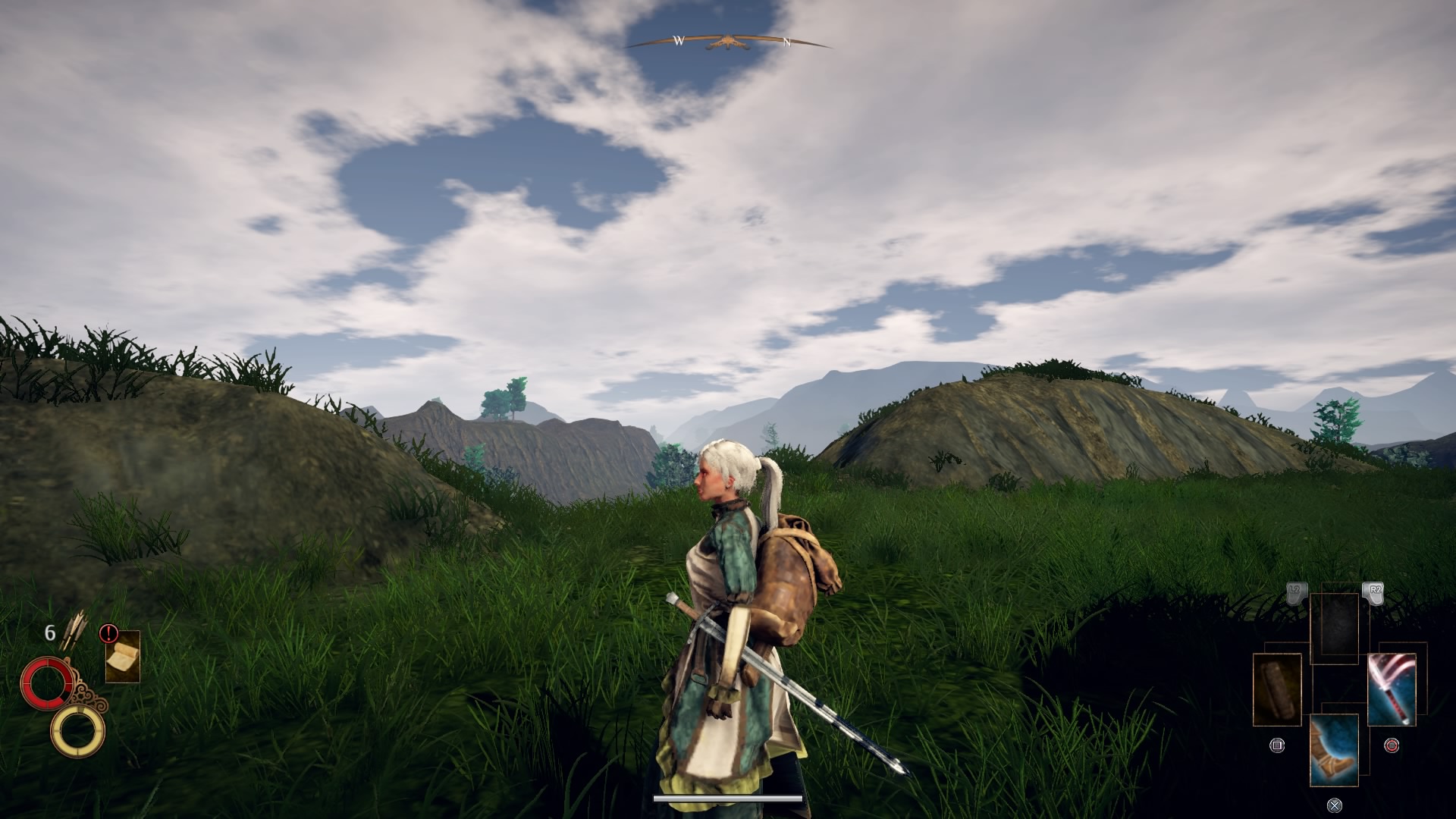The height and width of the screenshot is (819, 1456).
Task: Select the glowing sword quickslot icon
Action: tap(1392, 689)
